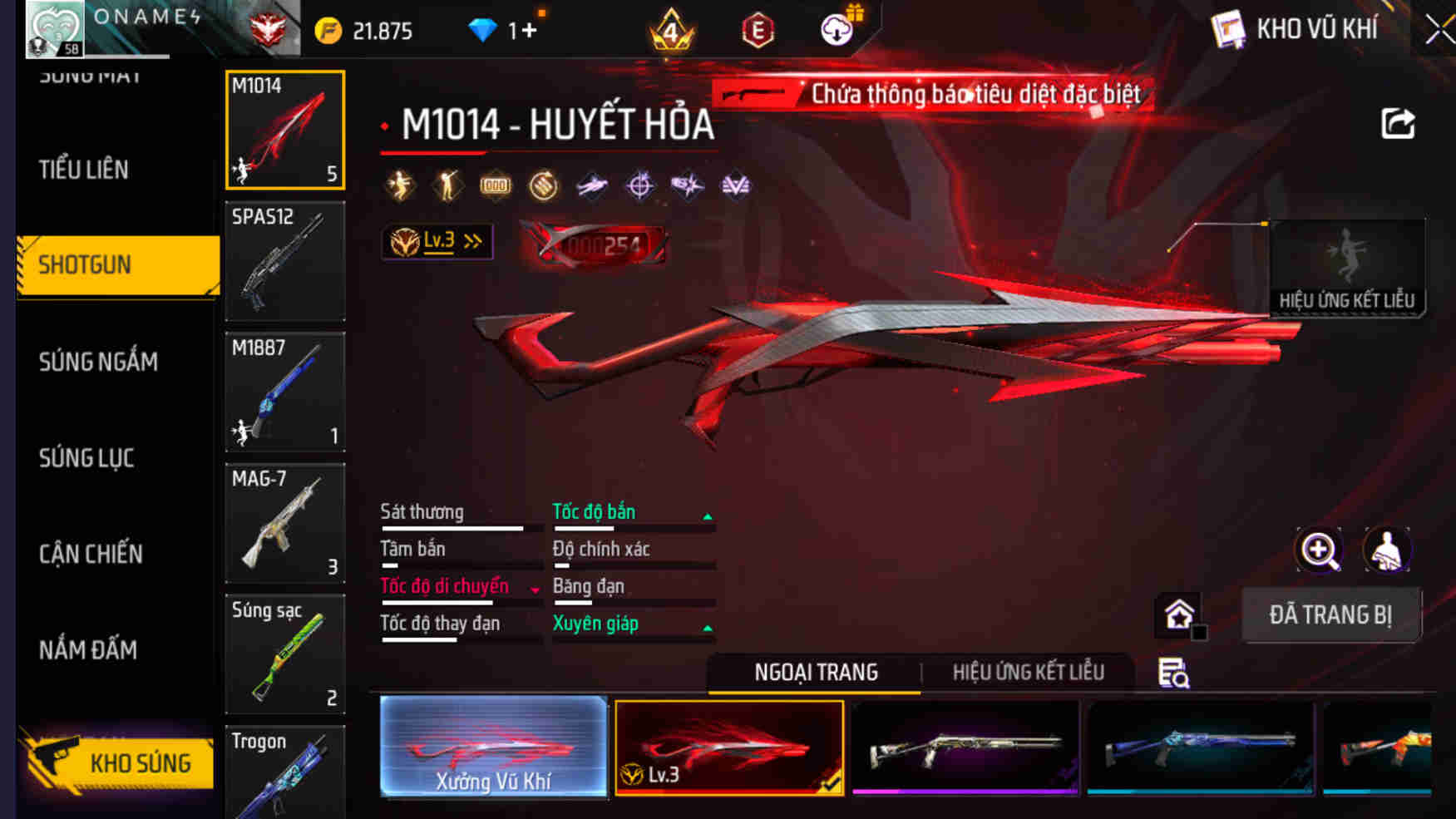Image resolution: width=1456 pixels, height=819 pixels.
Task: Expand the Xuyên giáp stat arrow
Action: point(708,629)
